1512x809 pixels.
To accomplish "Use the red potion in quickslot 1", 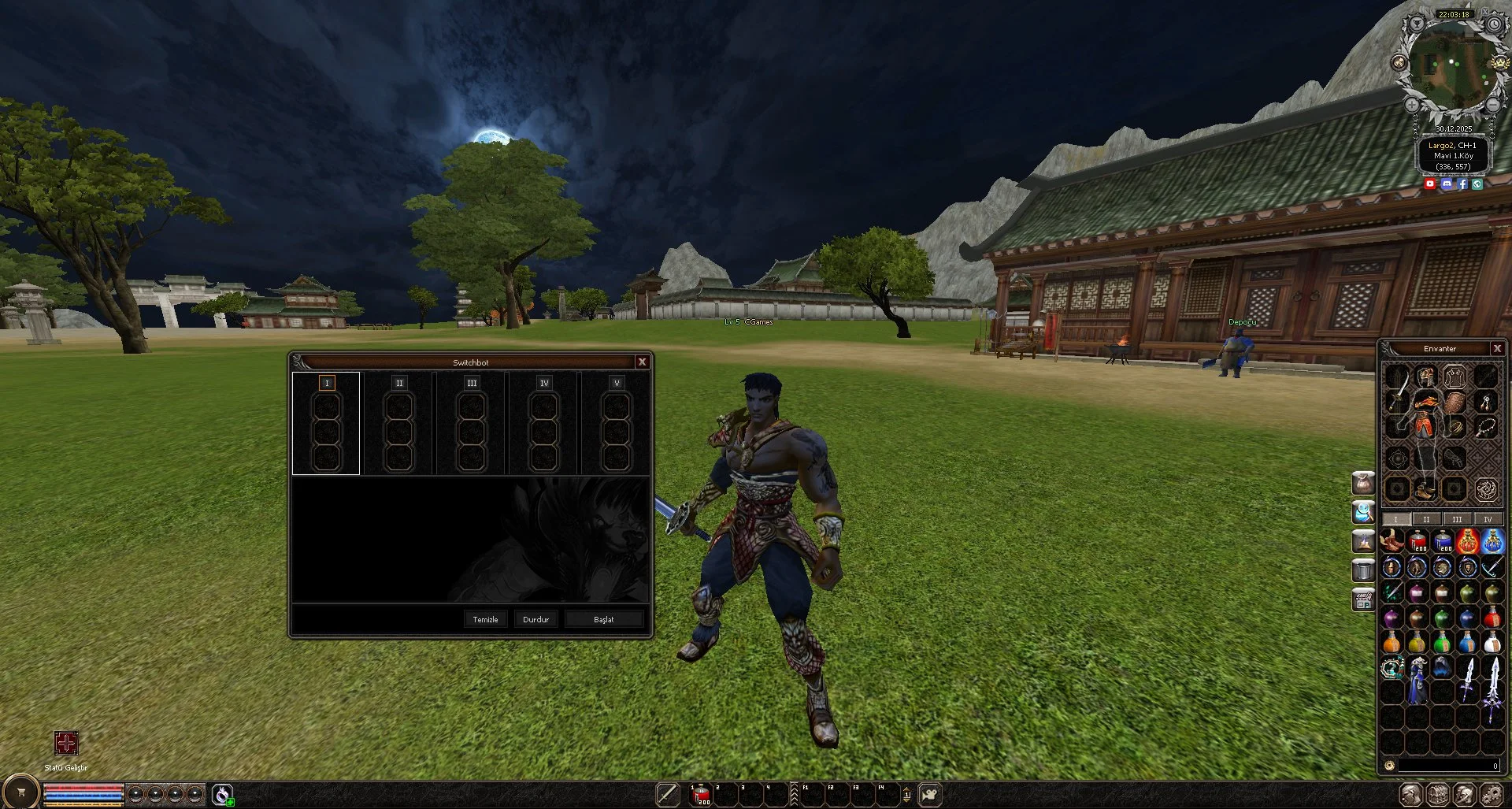I will [x=700, y=795].
